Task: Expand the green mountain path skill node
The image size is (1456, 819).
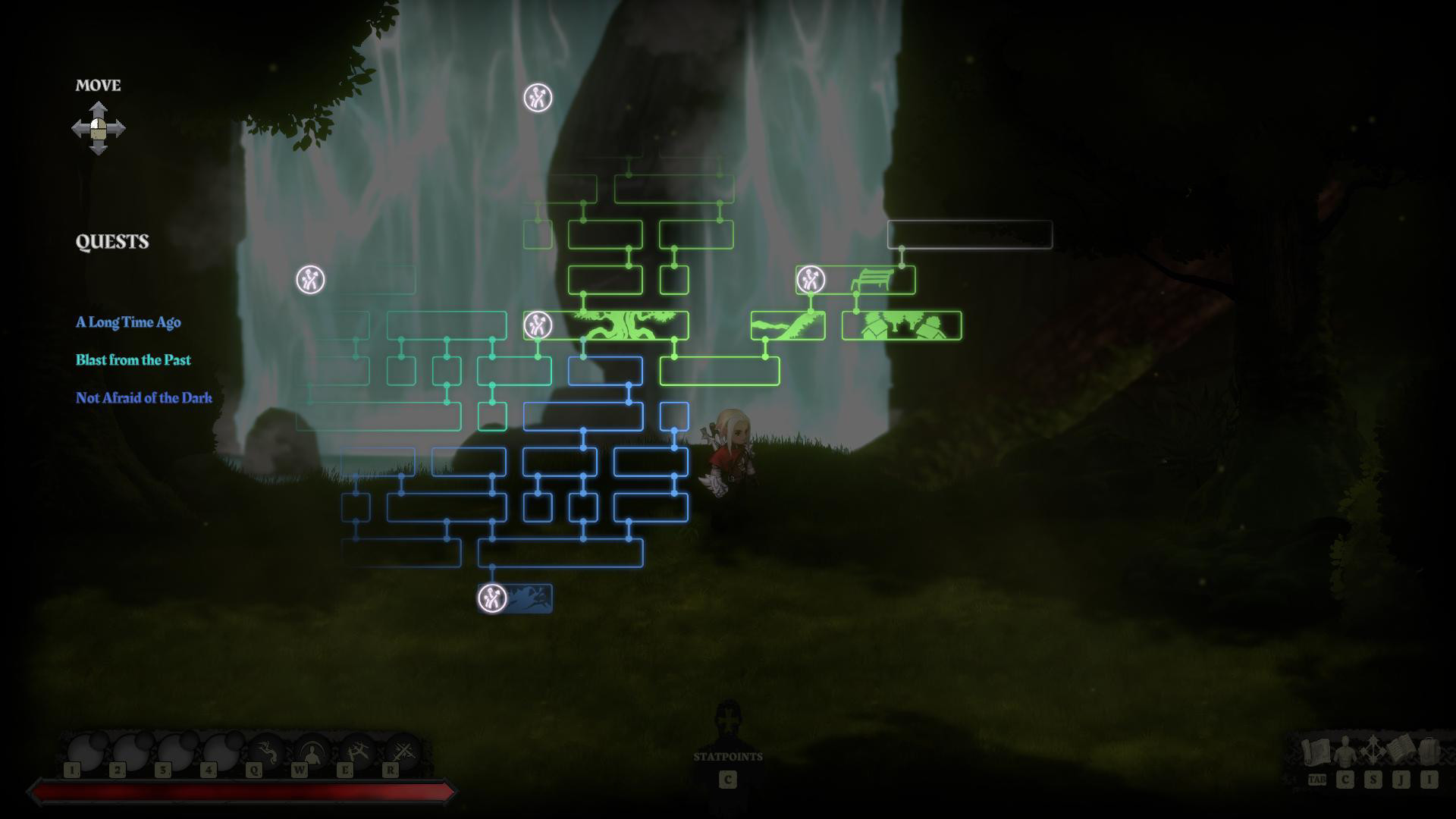Action: (x=787, y=324)
